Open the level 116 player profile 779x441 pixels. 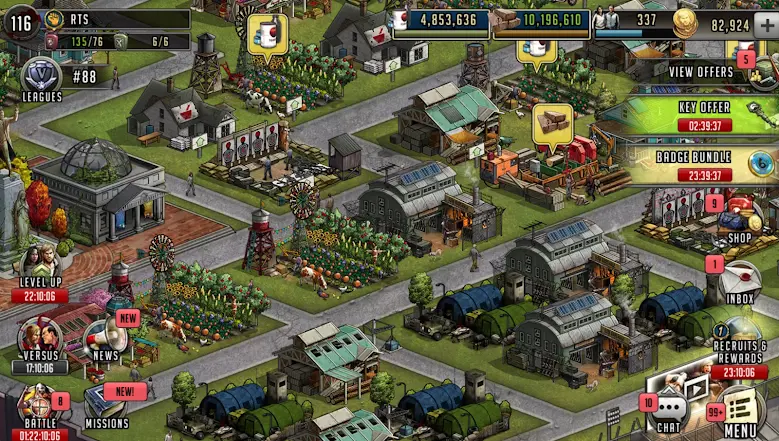[x=20, y=23]
